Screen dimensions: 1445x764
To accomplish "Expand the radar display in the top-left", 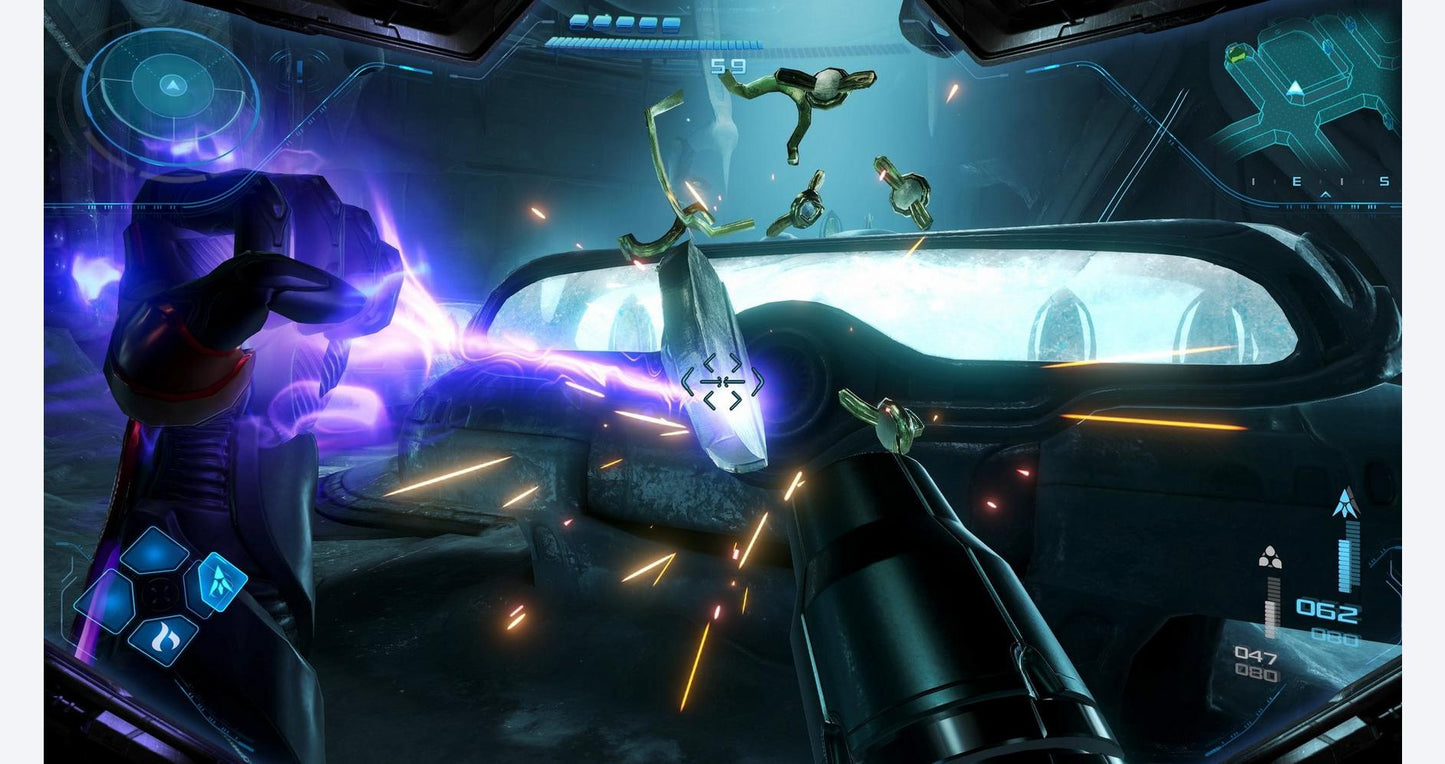I will click(x=172, y=90).
